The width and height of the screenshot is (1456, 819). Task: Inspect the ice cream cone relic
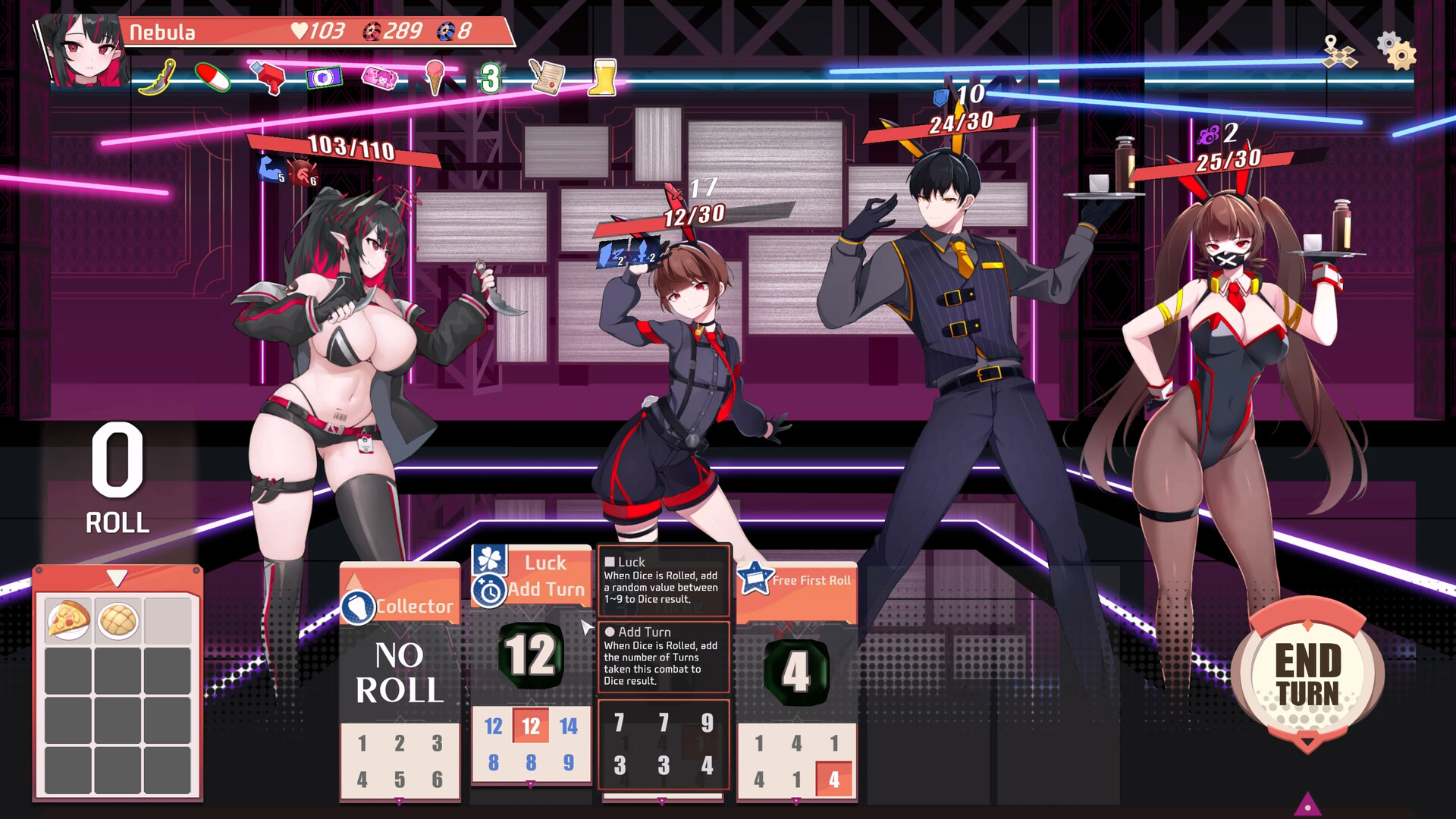[435, 77]
